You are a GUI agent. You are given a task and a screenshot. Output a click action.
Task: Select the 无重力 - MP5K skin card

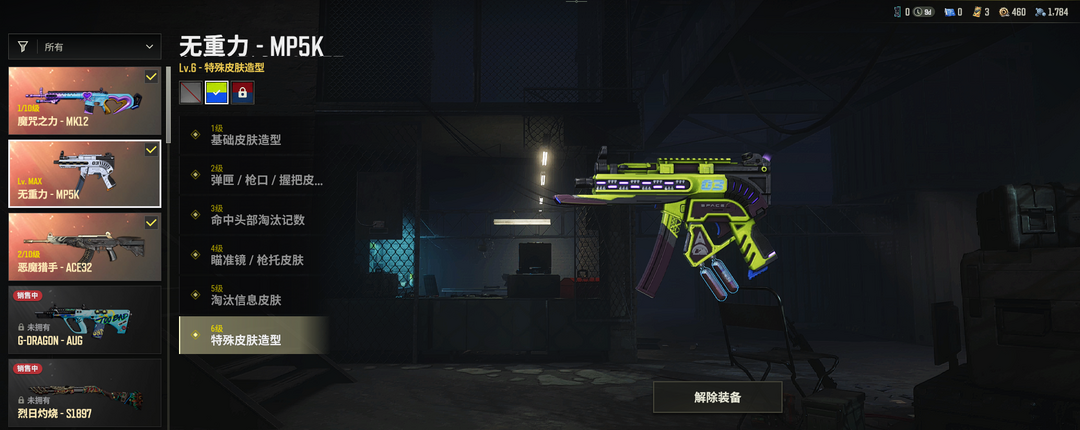coord(85,172)
